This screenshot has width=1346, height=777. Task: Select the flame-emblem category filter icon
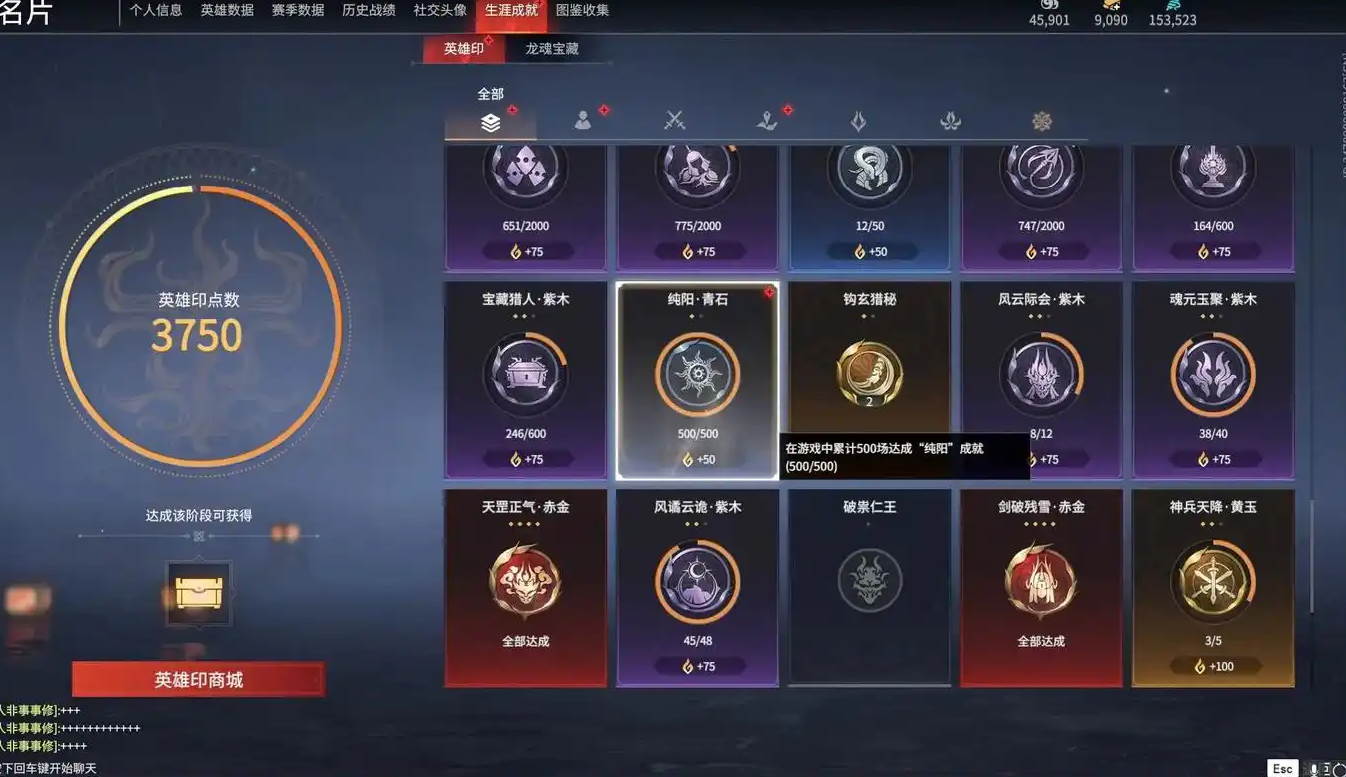857,119
